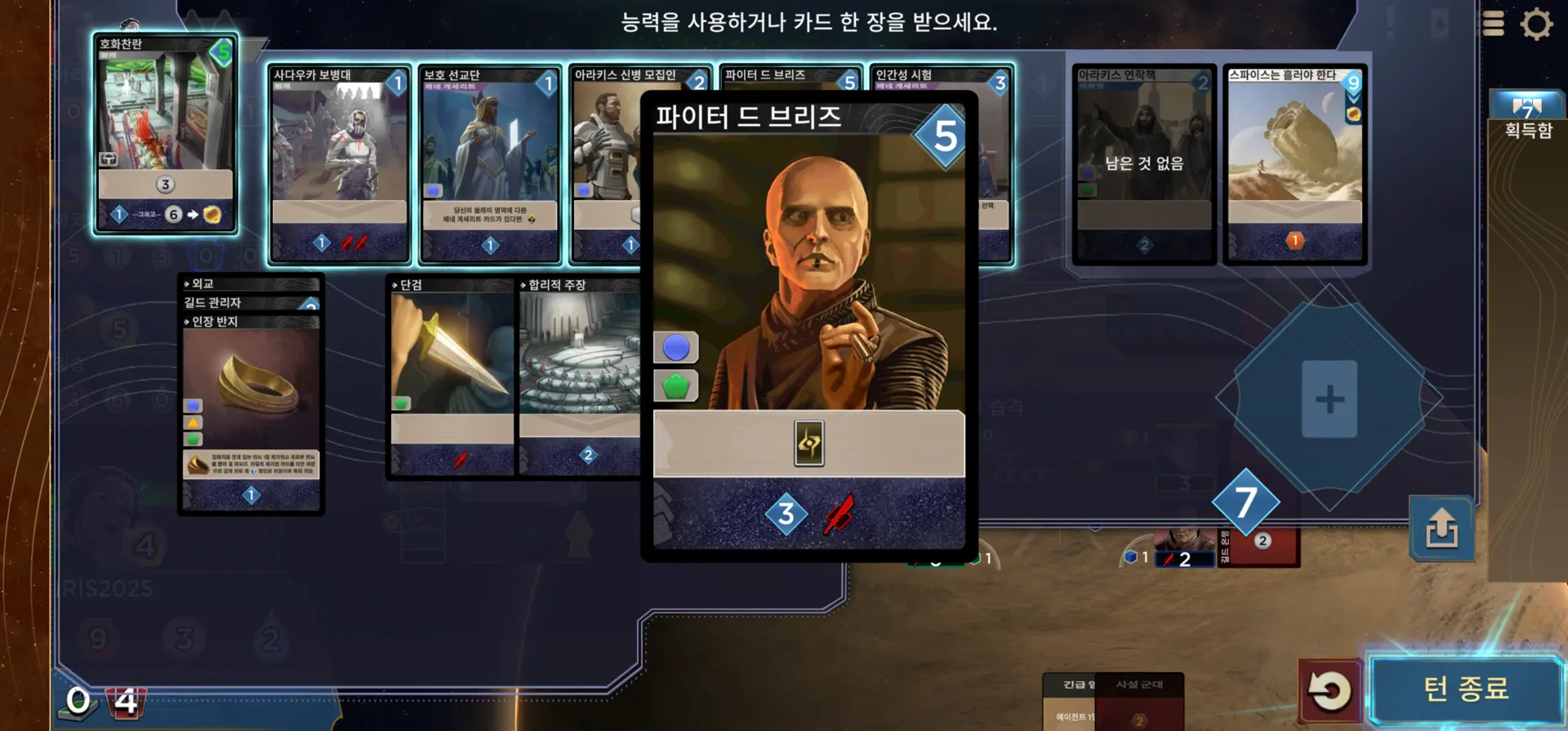Select the 스파이스는 흘러야 한다 card
The image size is (1568, 731).
click(1294, 163)
